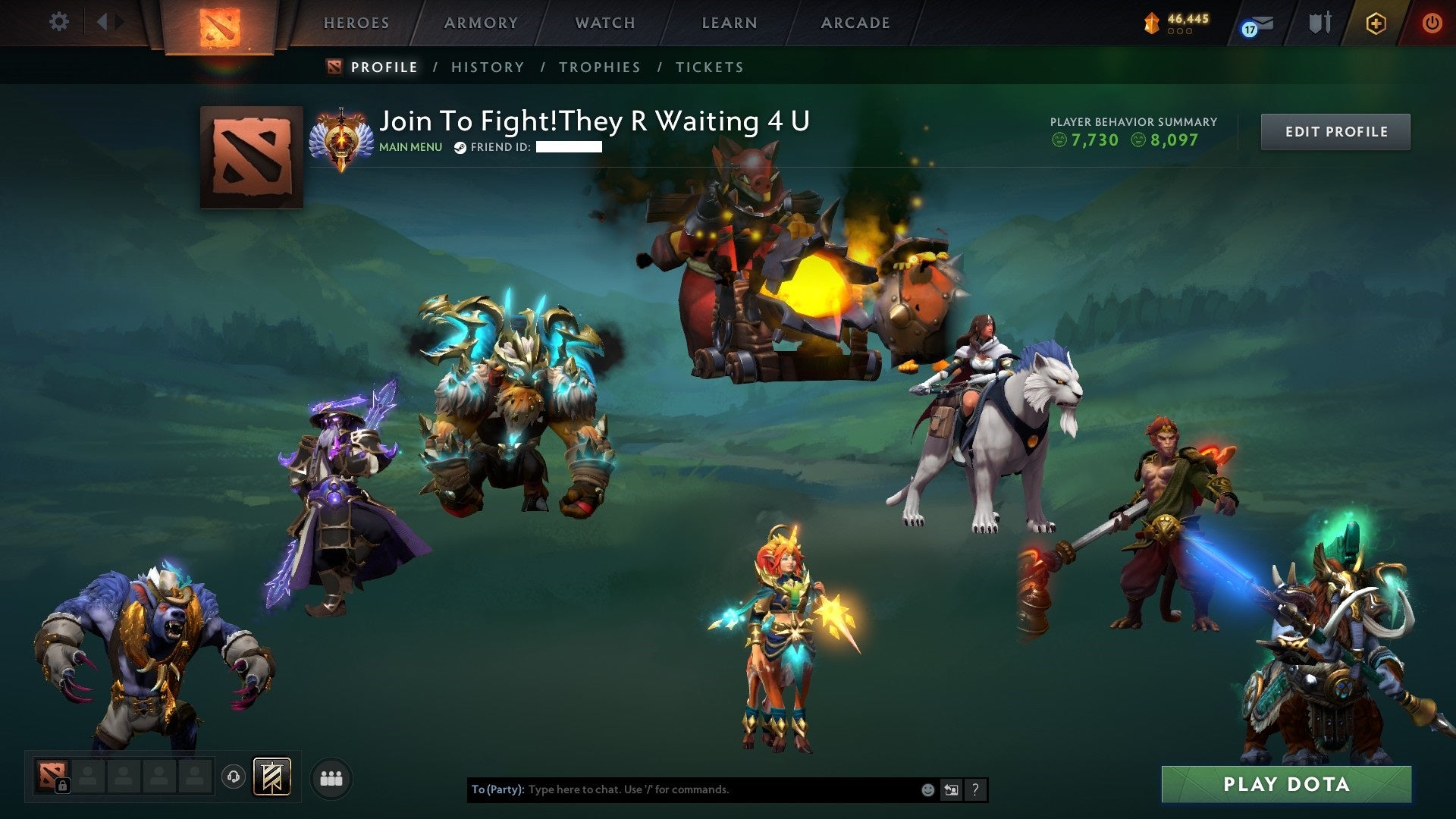Toggle the party voice chat headset
This screenshot has height=819, width=1456.
pos(237,777)
